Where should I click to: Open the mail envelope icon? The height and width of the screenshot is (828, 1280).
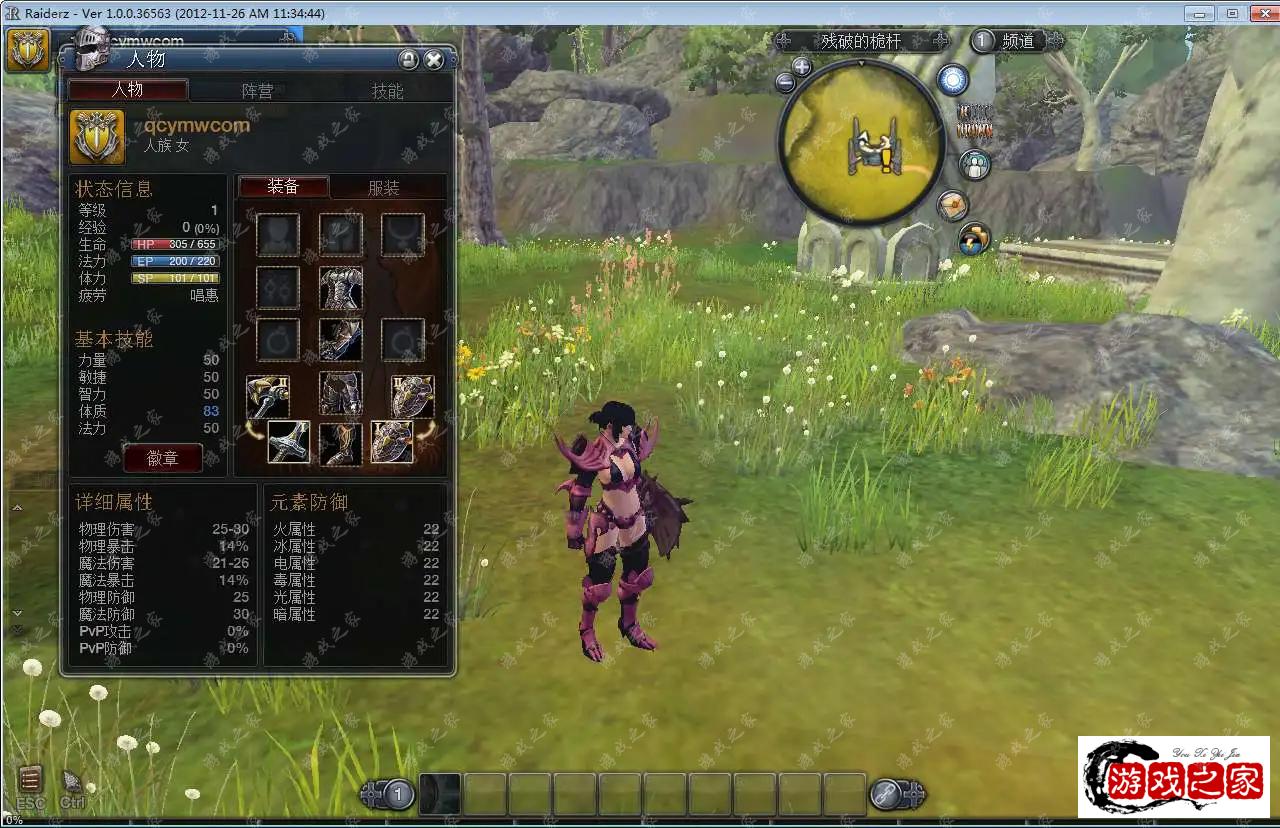[953, 205]
